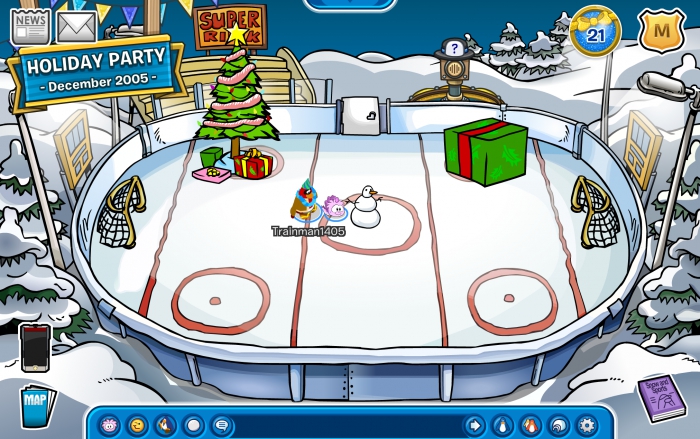The width and height of the screenshot is (700, 439).
Task: Click the moderator M badge
Action: click(657, 32)
